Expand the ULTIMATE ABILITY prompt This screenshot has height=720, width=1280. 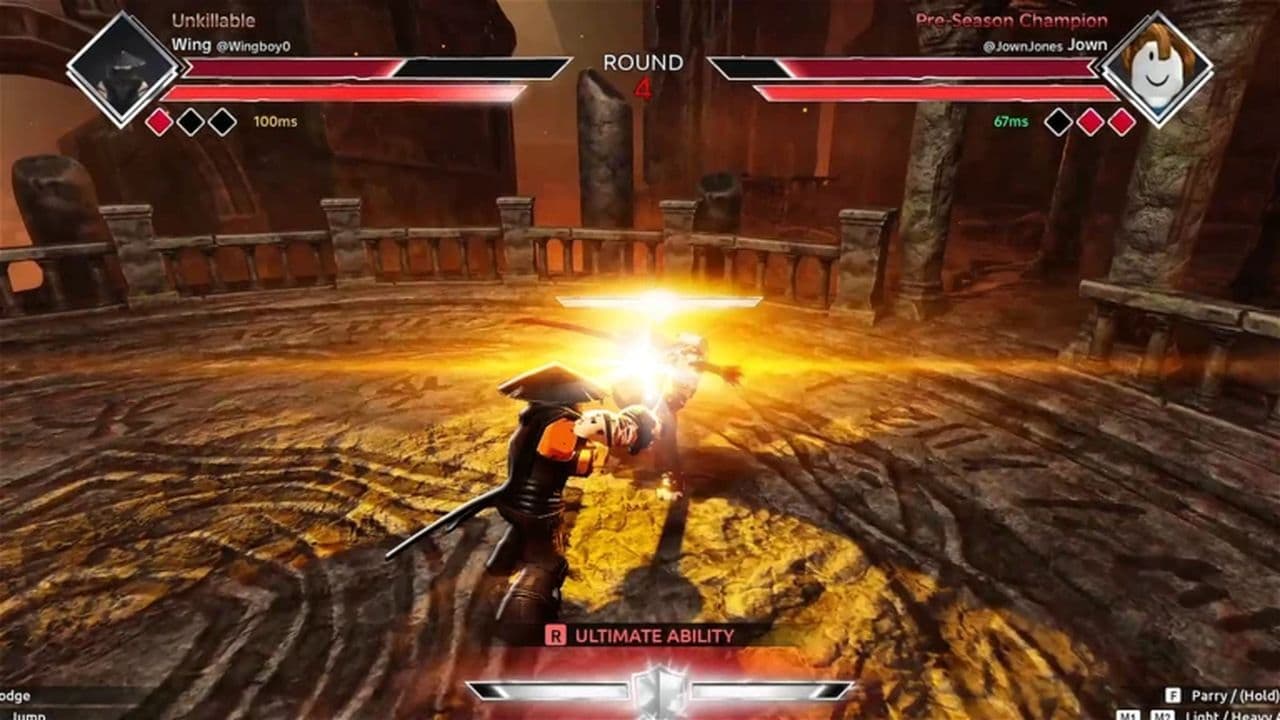[652, 633]
